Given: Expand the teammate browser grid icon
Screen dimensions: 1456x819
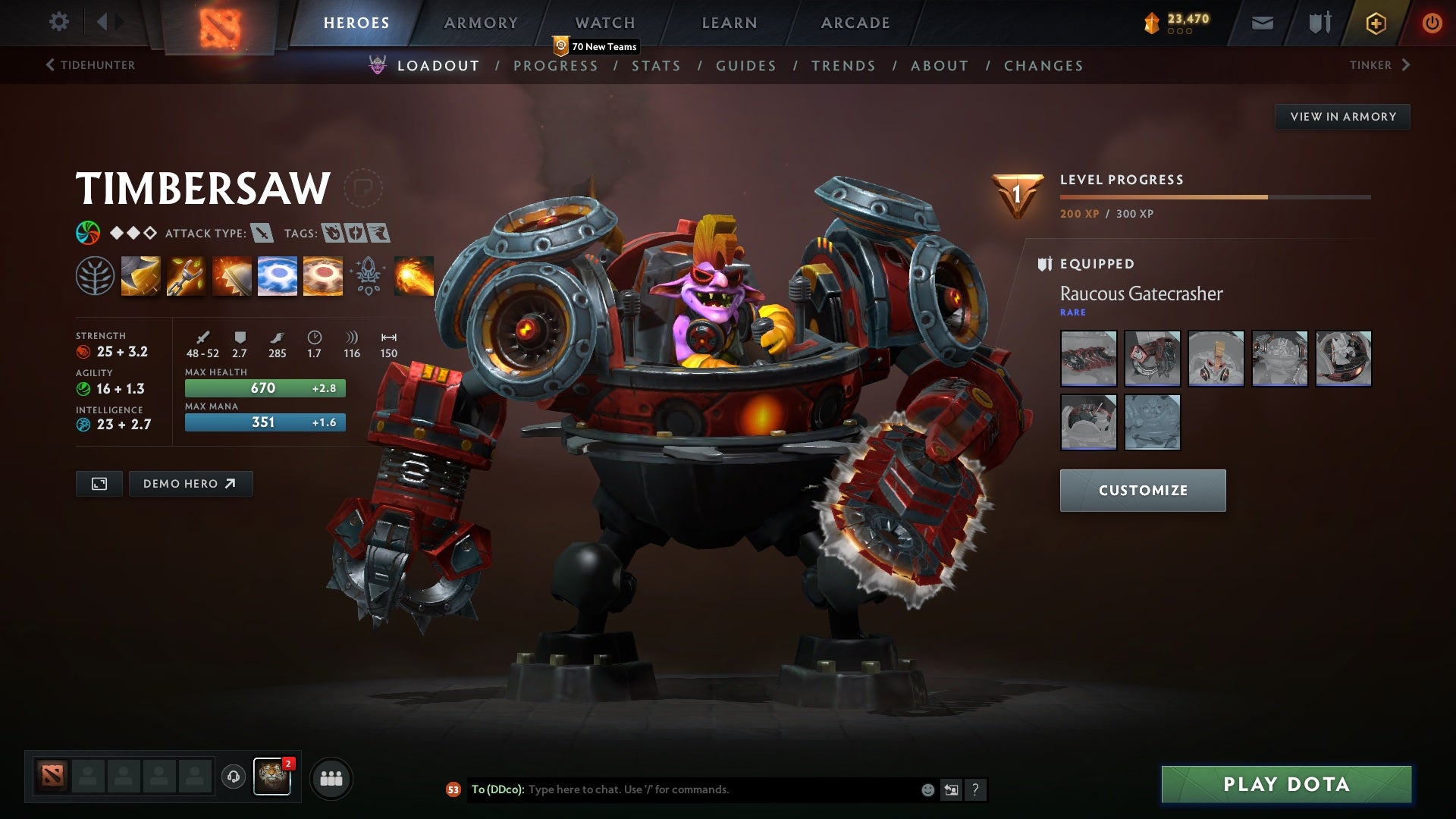Looking at the screenshot, I should 331,777.
